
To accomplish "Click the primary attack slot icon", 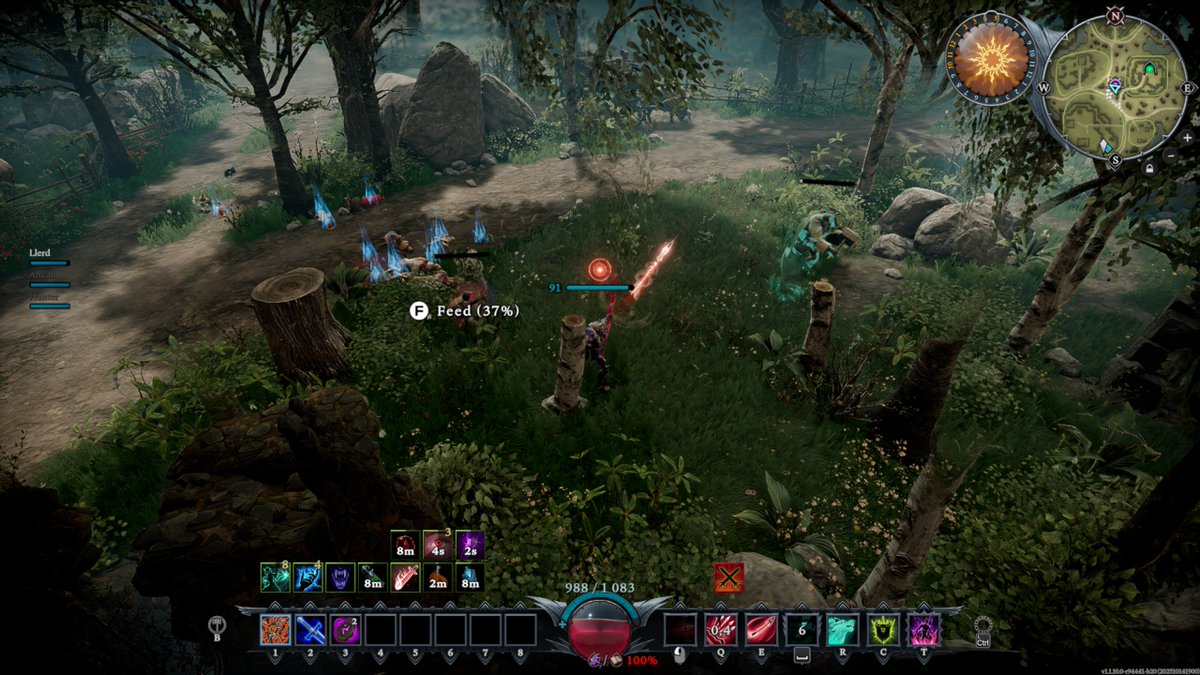I will coord(680,630).
